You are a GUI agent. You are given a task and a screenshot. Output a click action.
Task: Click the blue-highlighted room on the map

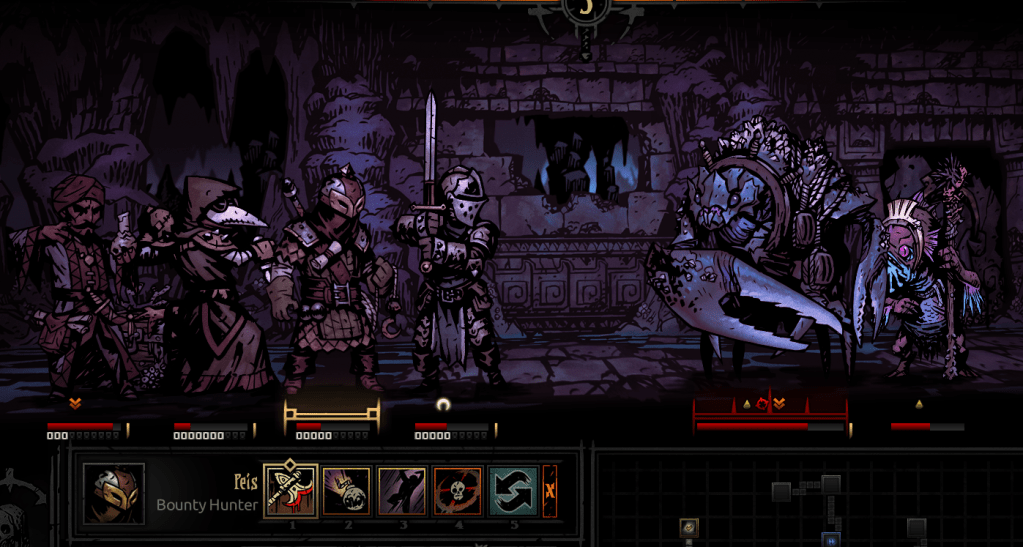pos(829,540)
